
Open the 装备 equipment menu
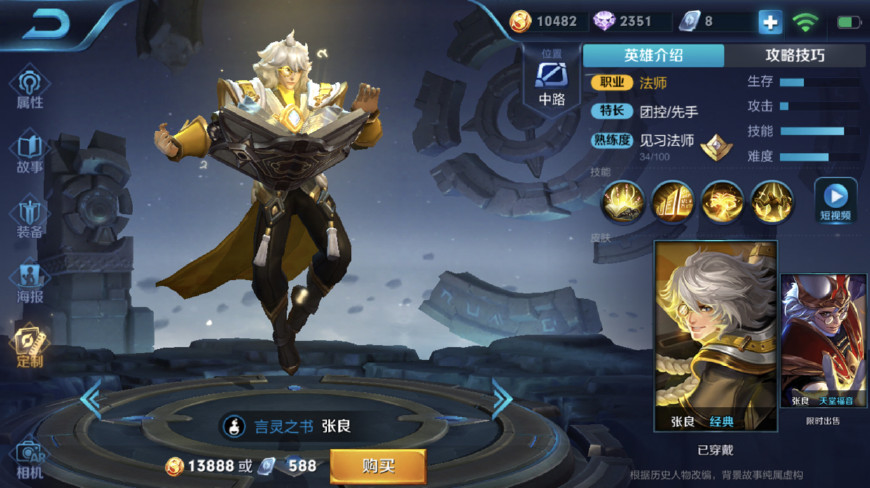(x=30, y=218)
